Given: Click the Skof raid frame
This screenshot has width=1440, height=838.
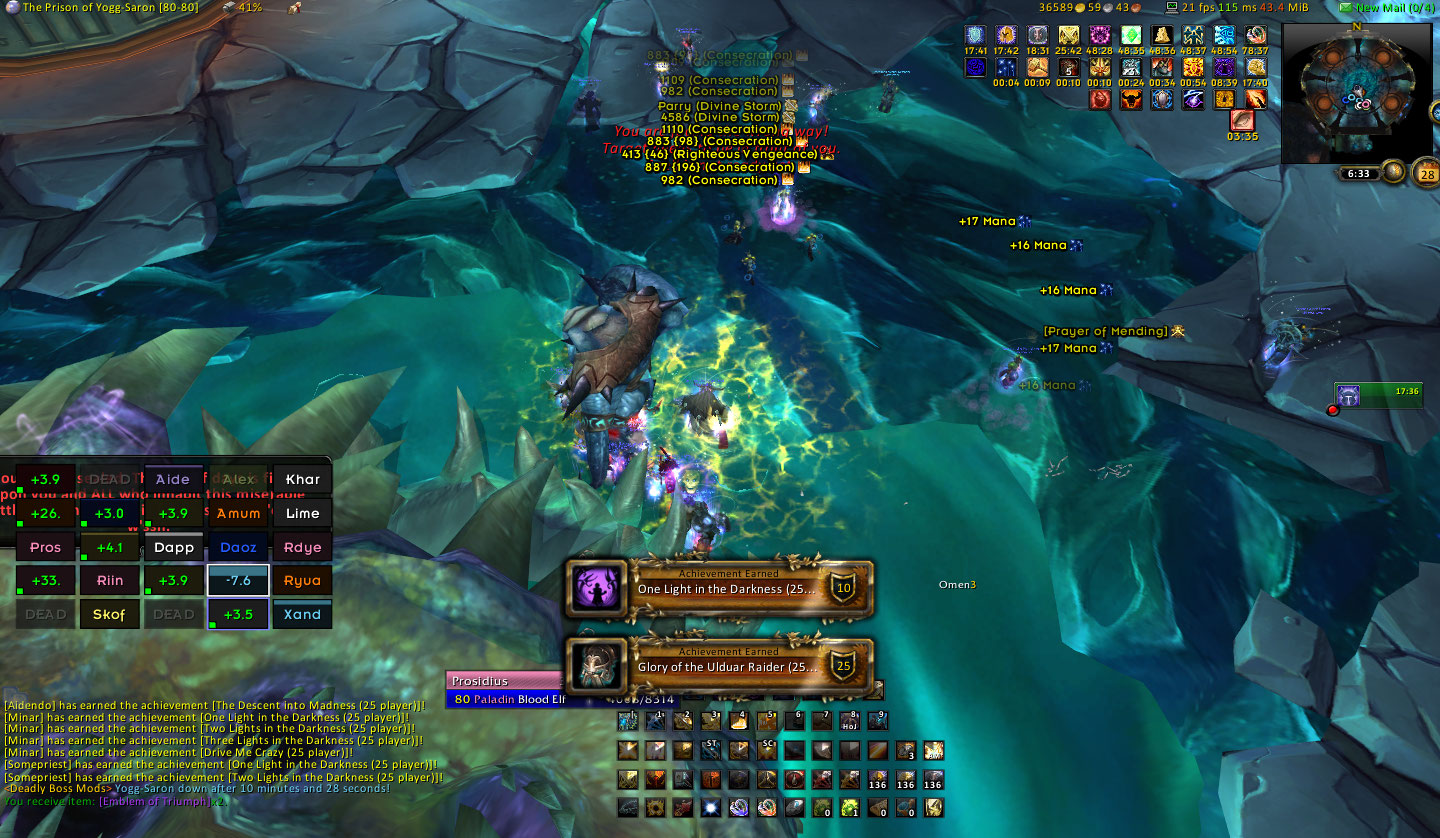Looking at the screenshot, I should (109, 614).
